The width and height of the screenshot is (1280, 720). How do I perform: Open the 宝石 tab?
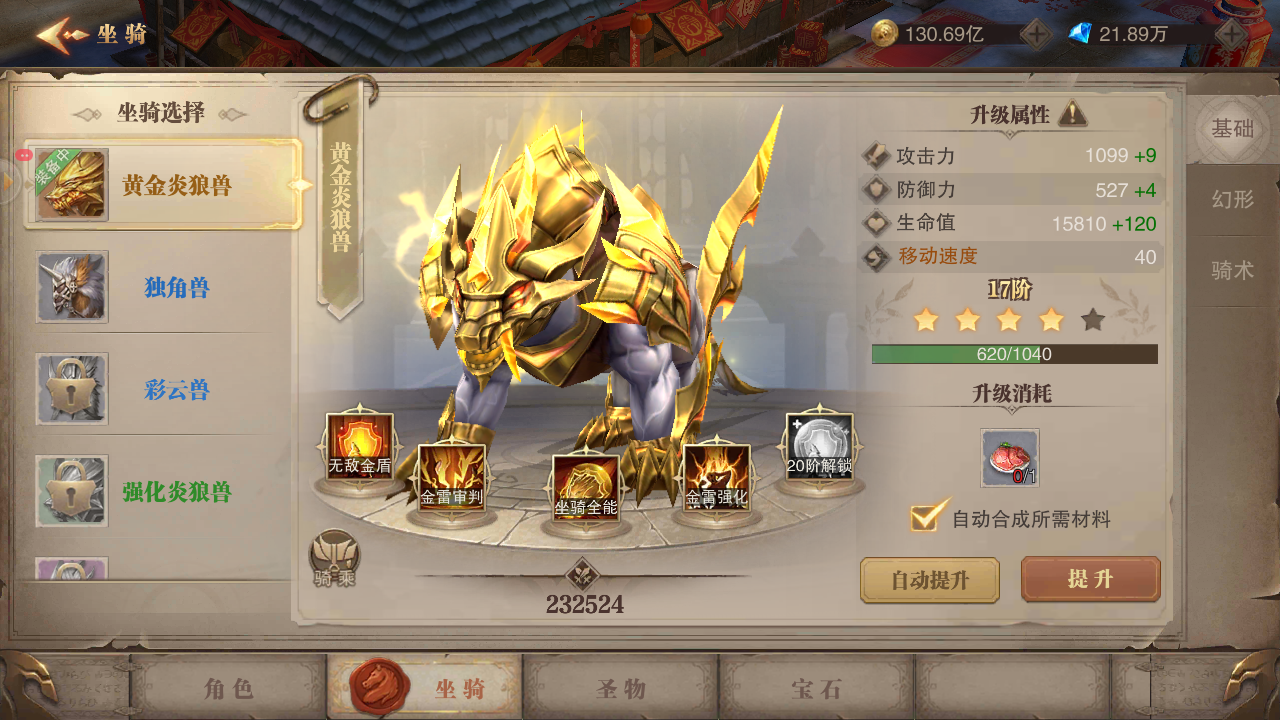pyautogui.click(x=817, y=688)
